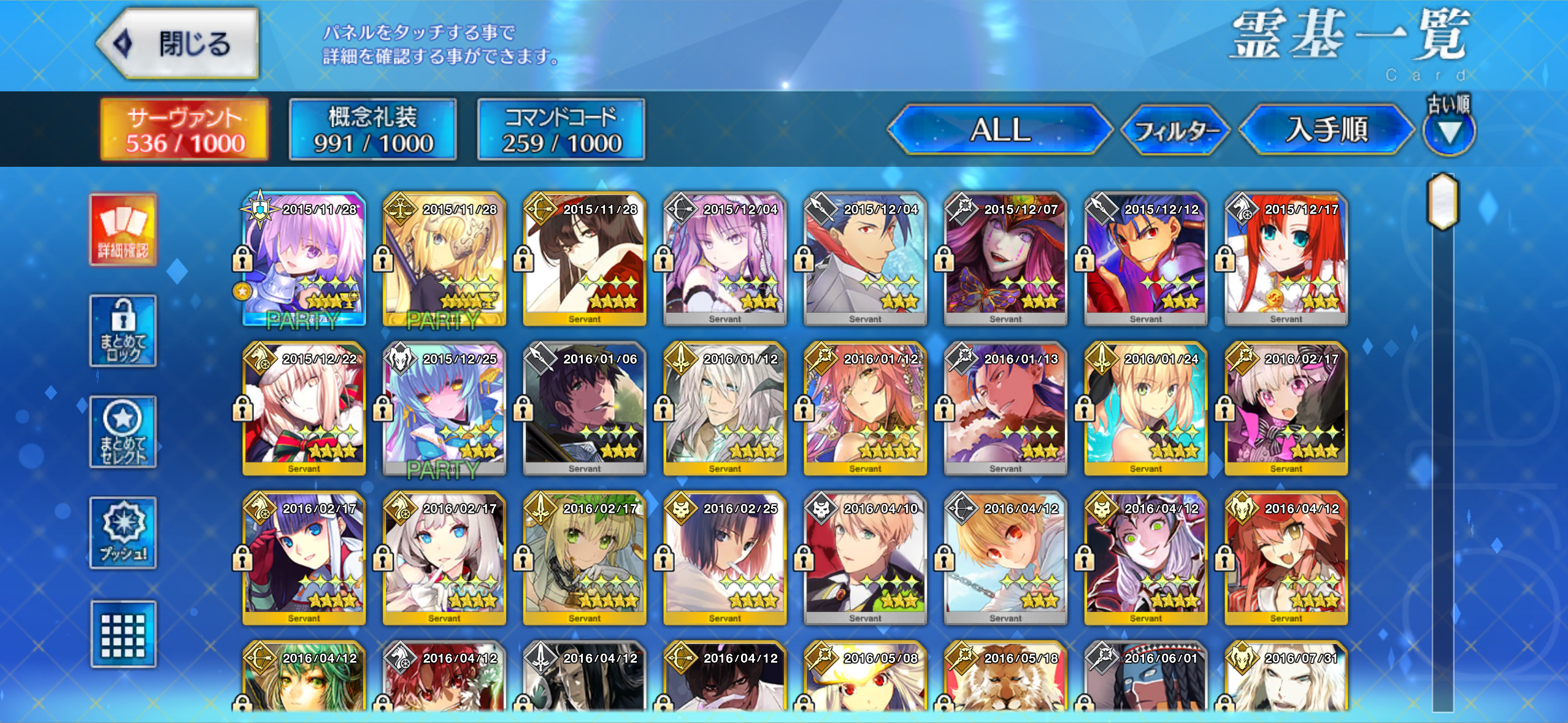1568x723 pixels.
Task: Open the servant card dated 2015/12/25
Action: 444,408
